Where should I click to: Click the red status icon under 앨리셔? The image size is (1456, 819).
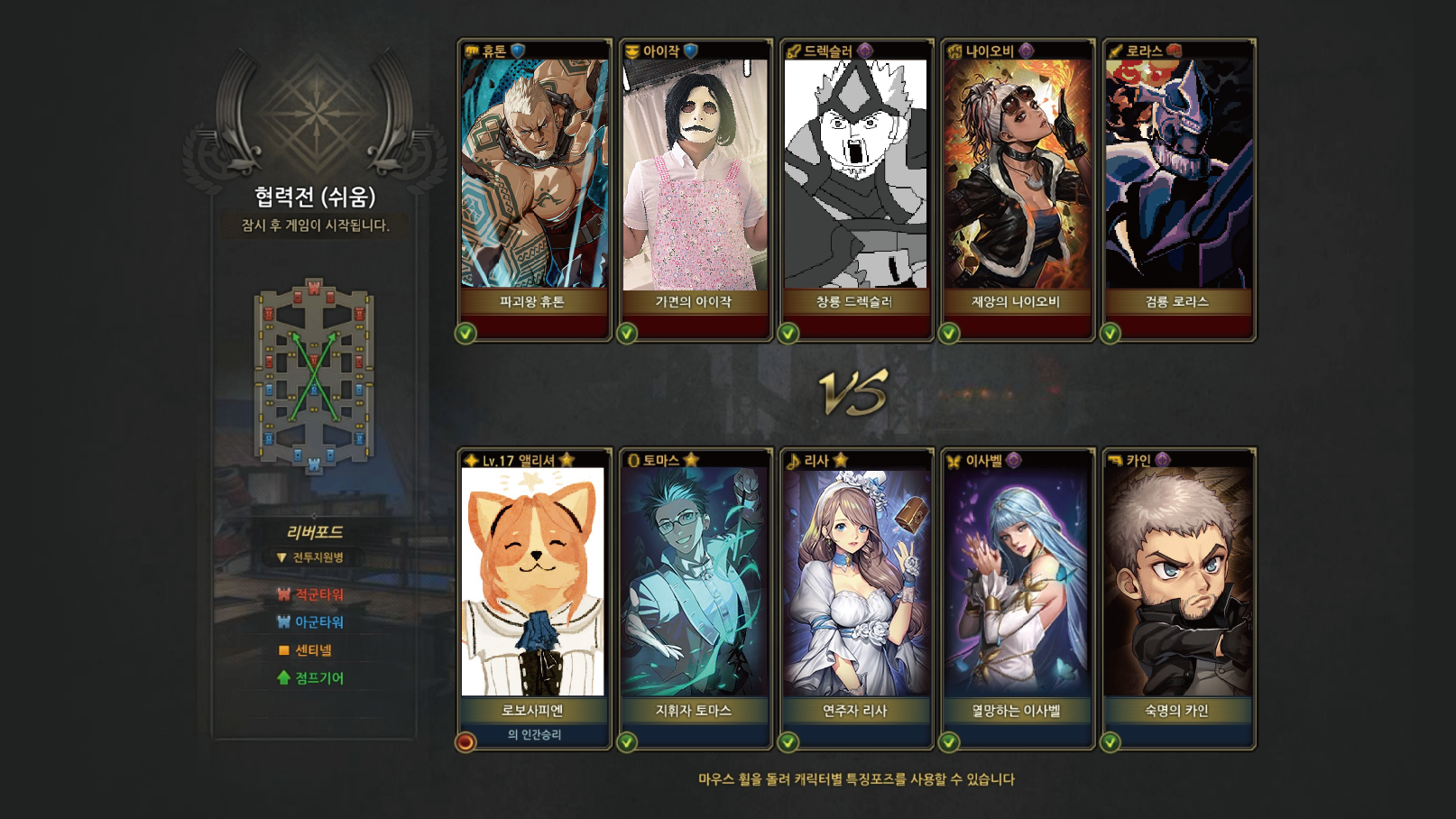coord(465,742)
